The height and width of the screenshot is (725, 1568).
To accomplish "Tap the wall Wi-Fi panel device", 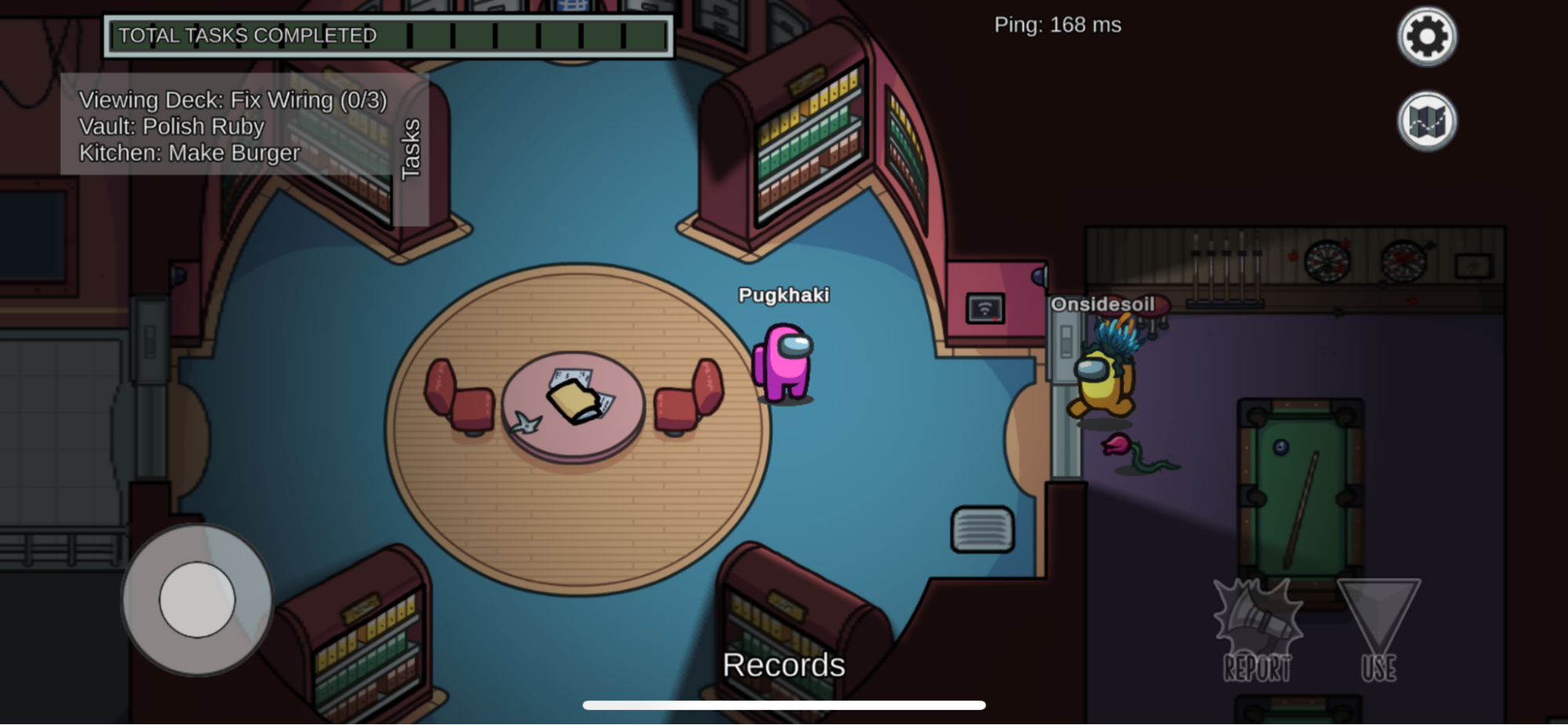I will [987, 308].
